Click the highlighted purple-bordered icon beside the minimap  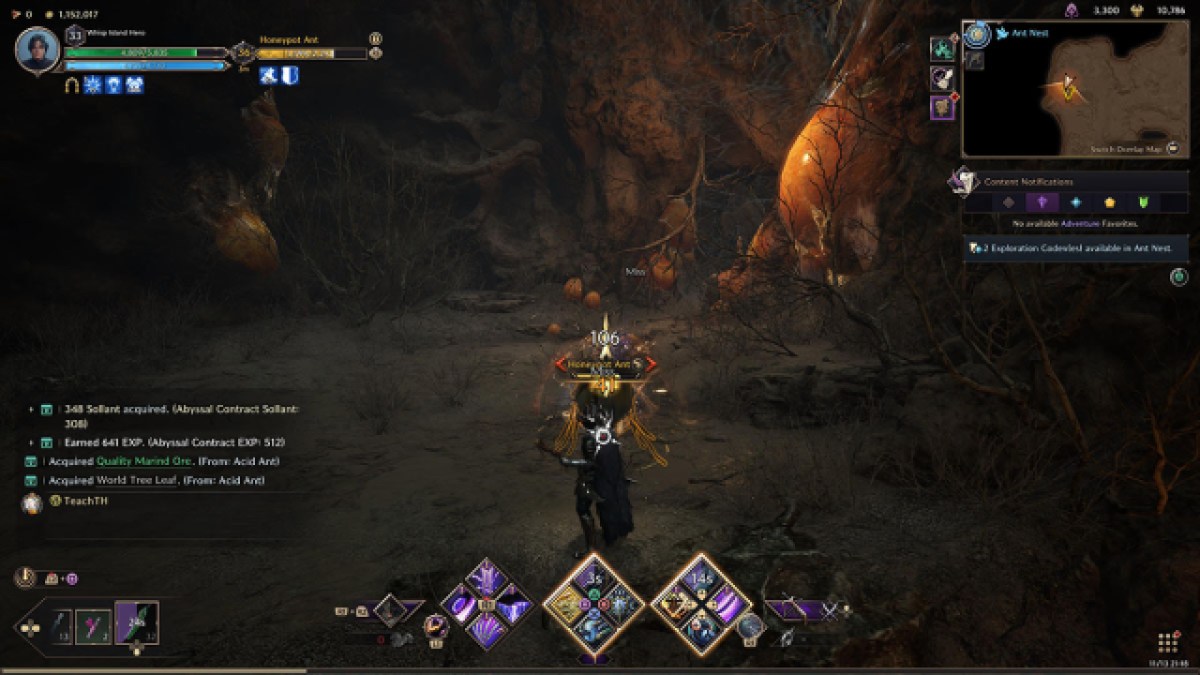(x=942, y=107)
